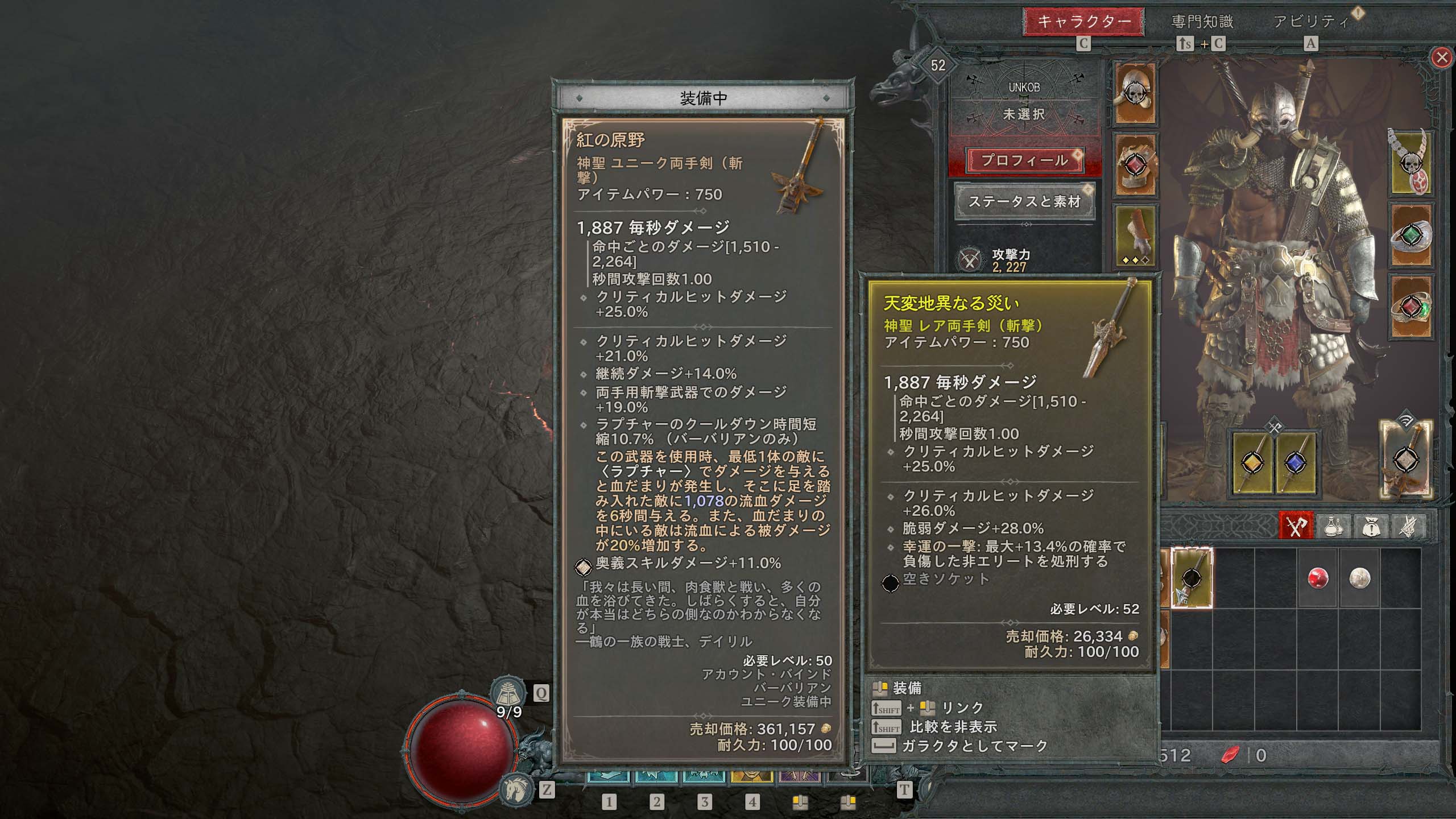Switch to the アビリティ tab
The width and height of the screenshot is (1456, 819).
[1311, 22]
